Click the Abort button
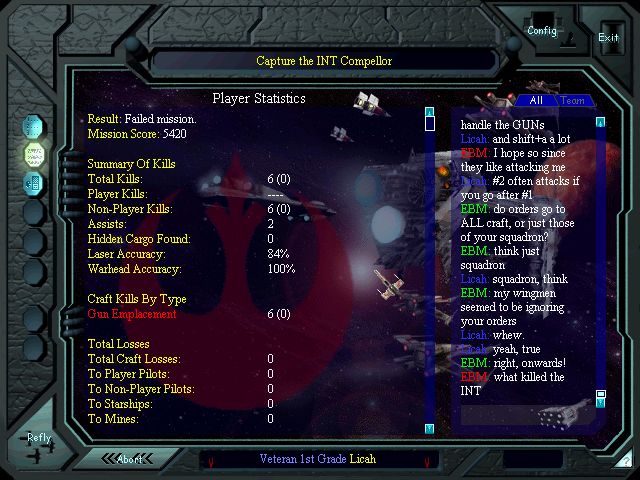 click(x=130, y=460)
